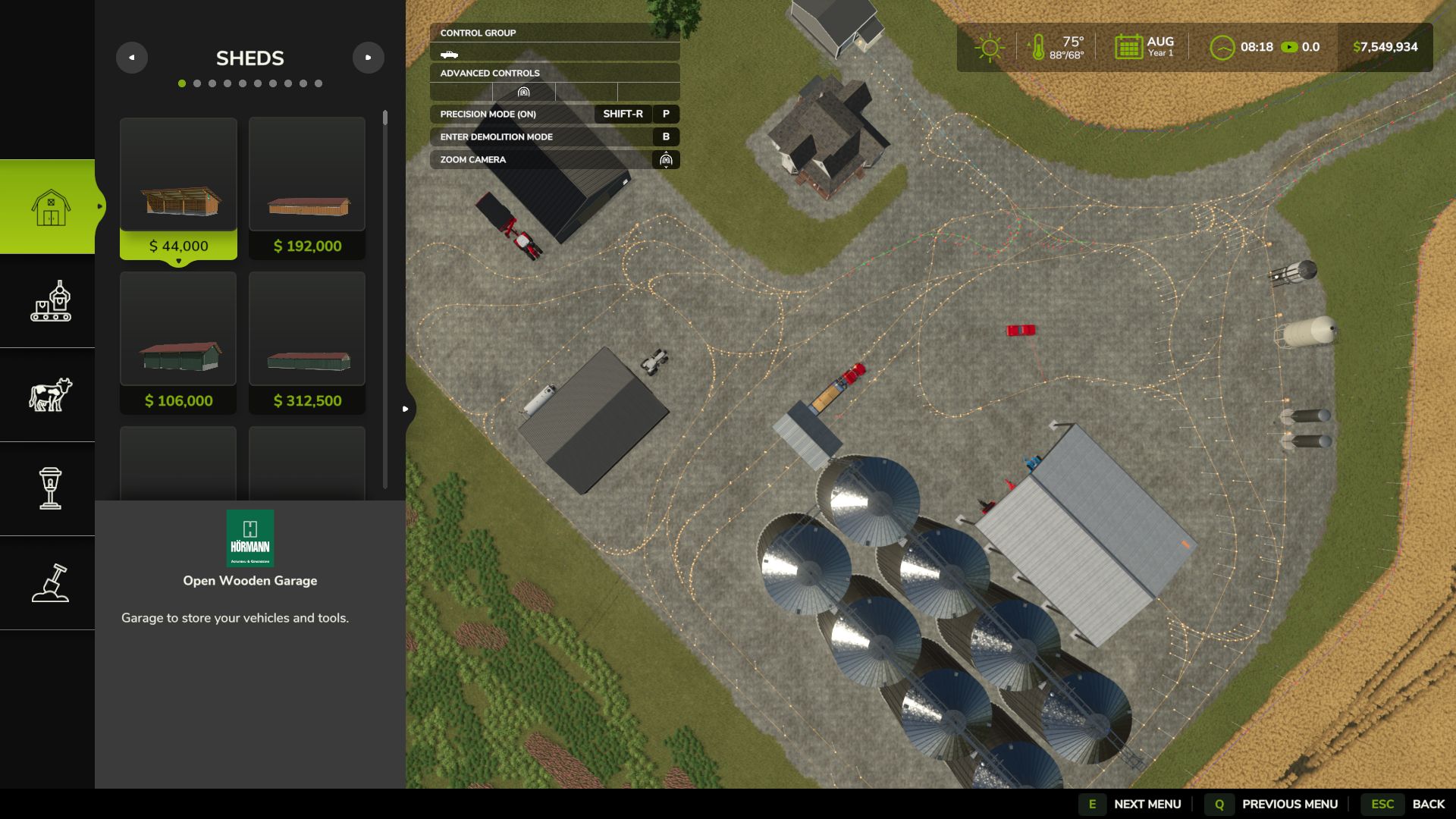Viewport: 1456px width, 819px height.
Task: Click the shed list scrollbar
Action: click(x=385, y=118)
